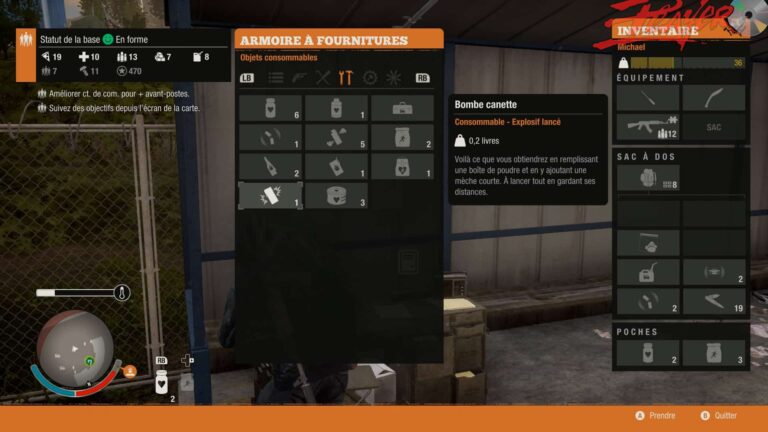Choose the bandage roll with quantity 3
768x432 pixels.
(x=336, y=195)
